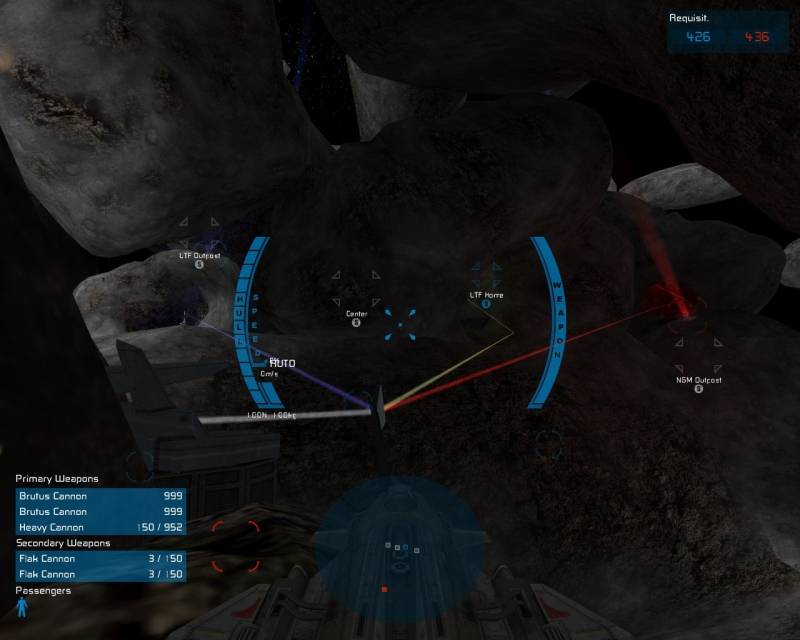Select the Heavy Cannon weapon row
800x640 pixels.
99,527
